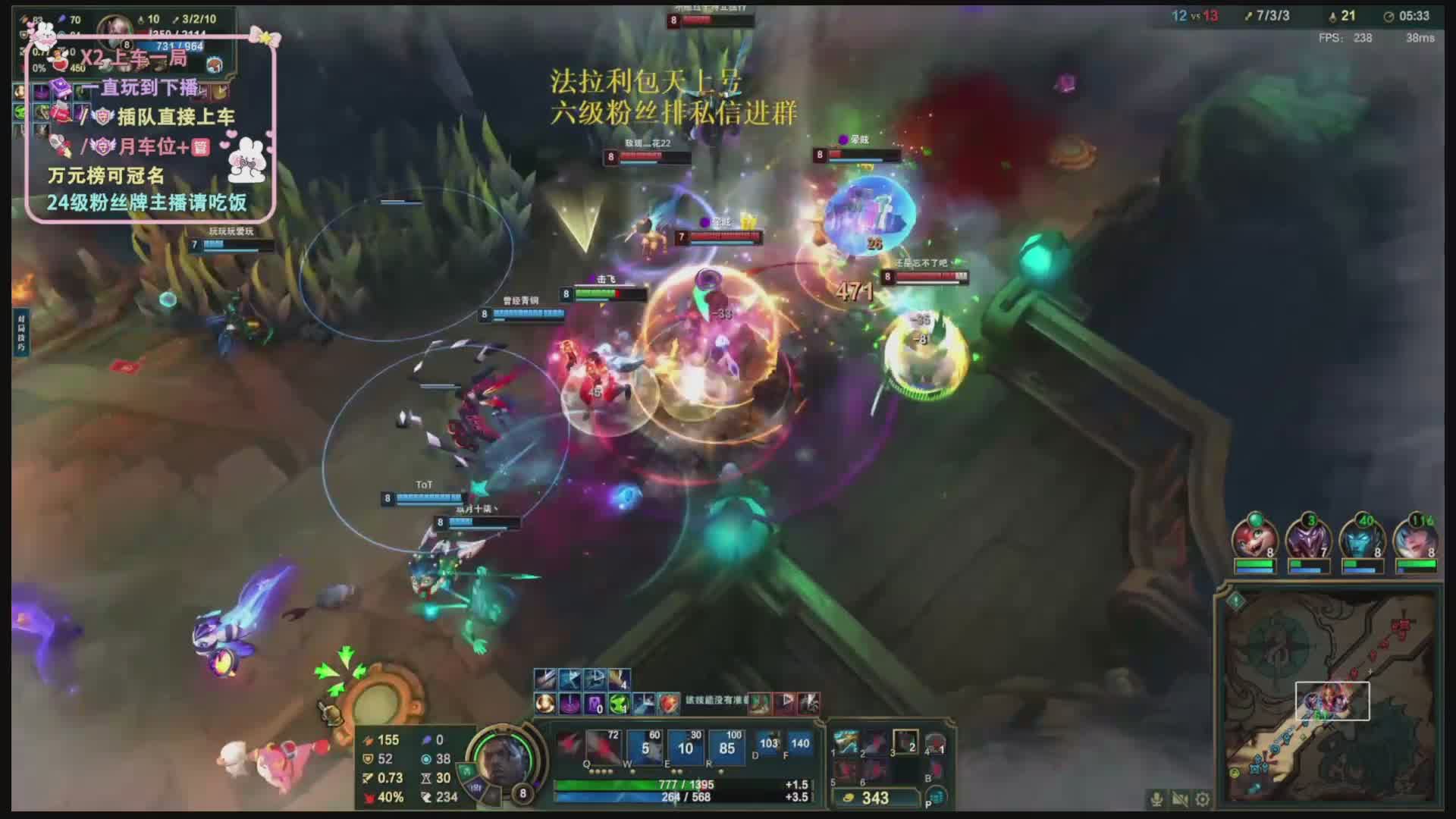Use the R ultimate ability showing 85
The height and width of the screenshot is (819, 1456).
pyautogui.click(x=726, y=748)
